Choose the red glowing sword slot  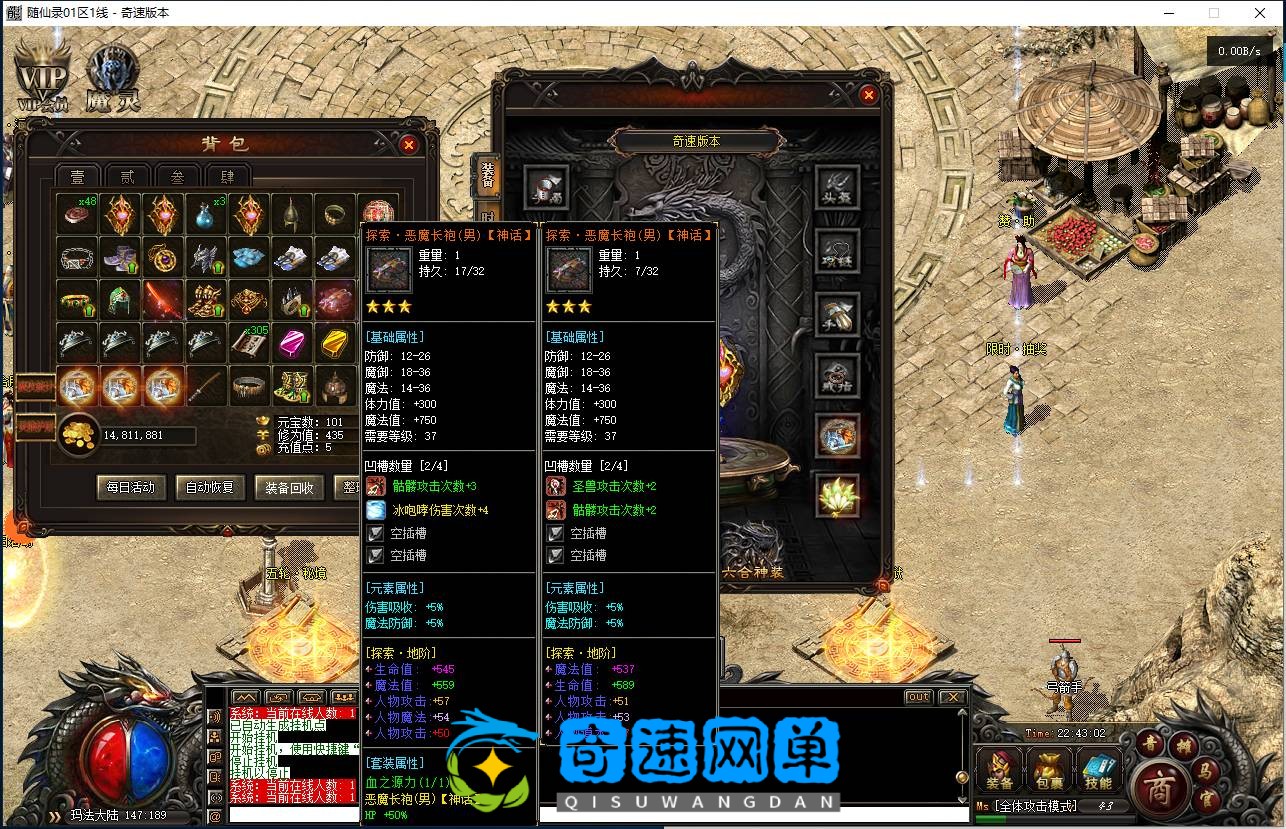coord(163,300)
